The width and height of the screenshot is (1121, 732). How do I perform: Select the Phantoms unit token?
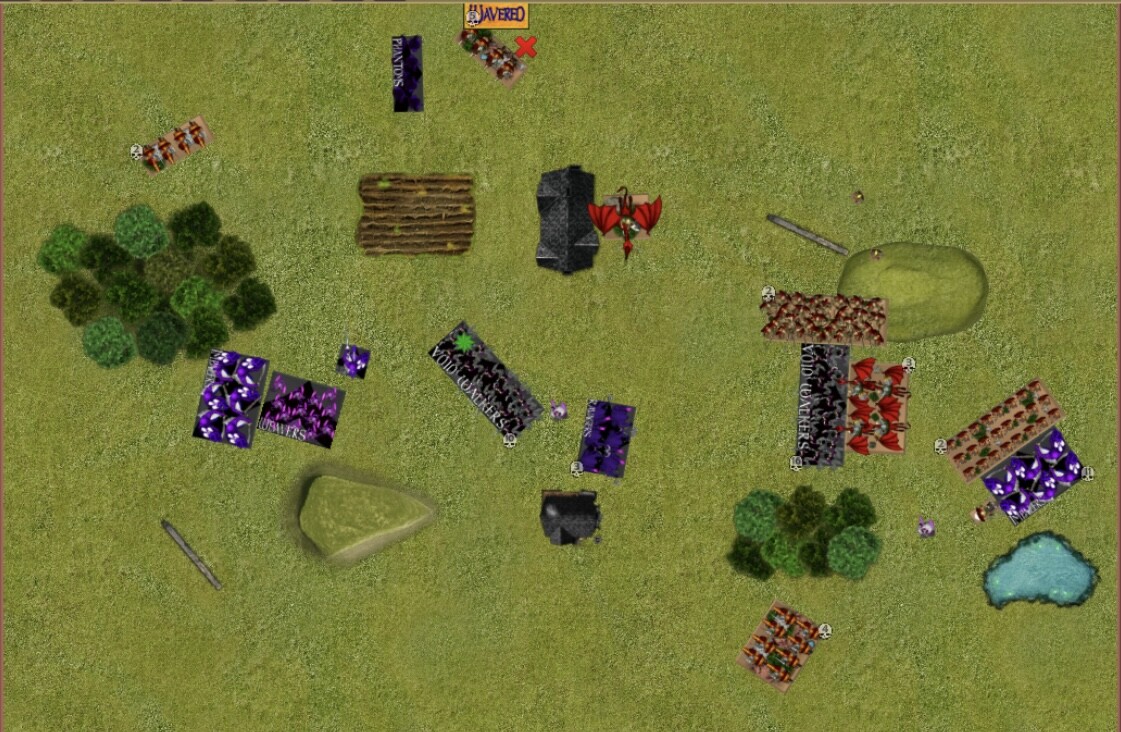[407, 74]
